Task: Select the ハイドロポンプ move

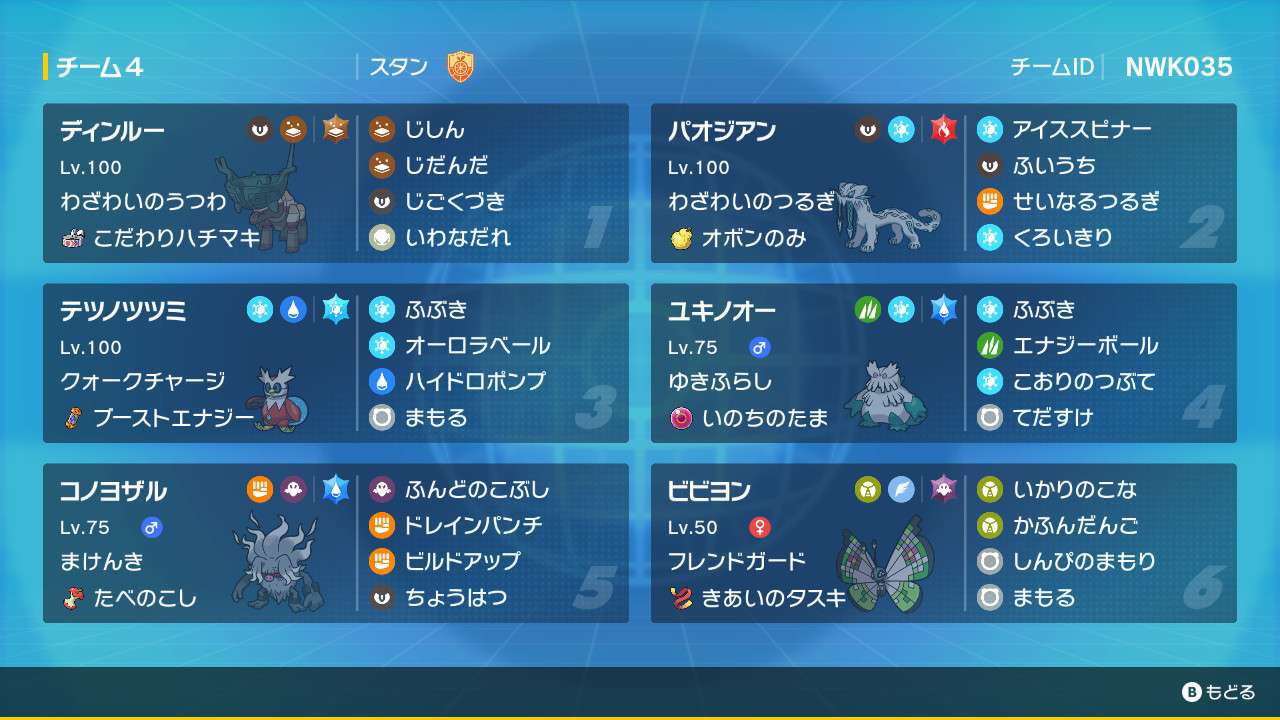Action: (474, 381)
